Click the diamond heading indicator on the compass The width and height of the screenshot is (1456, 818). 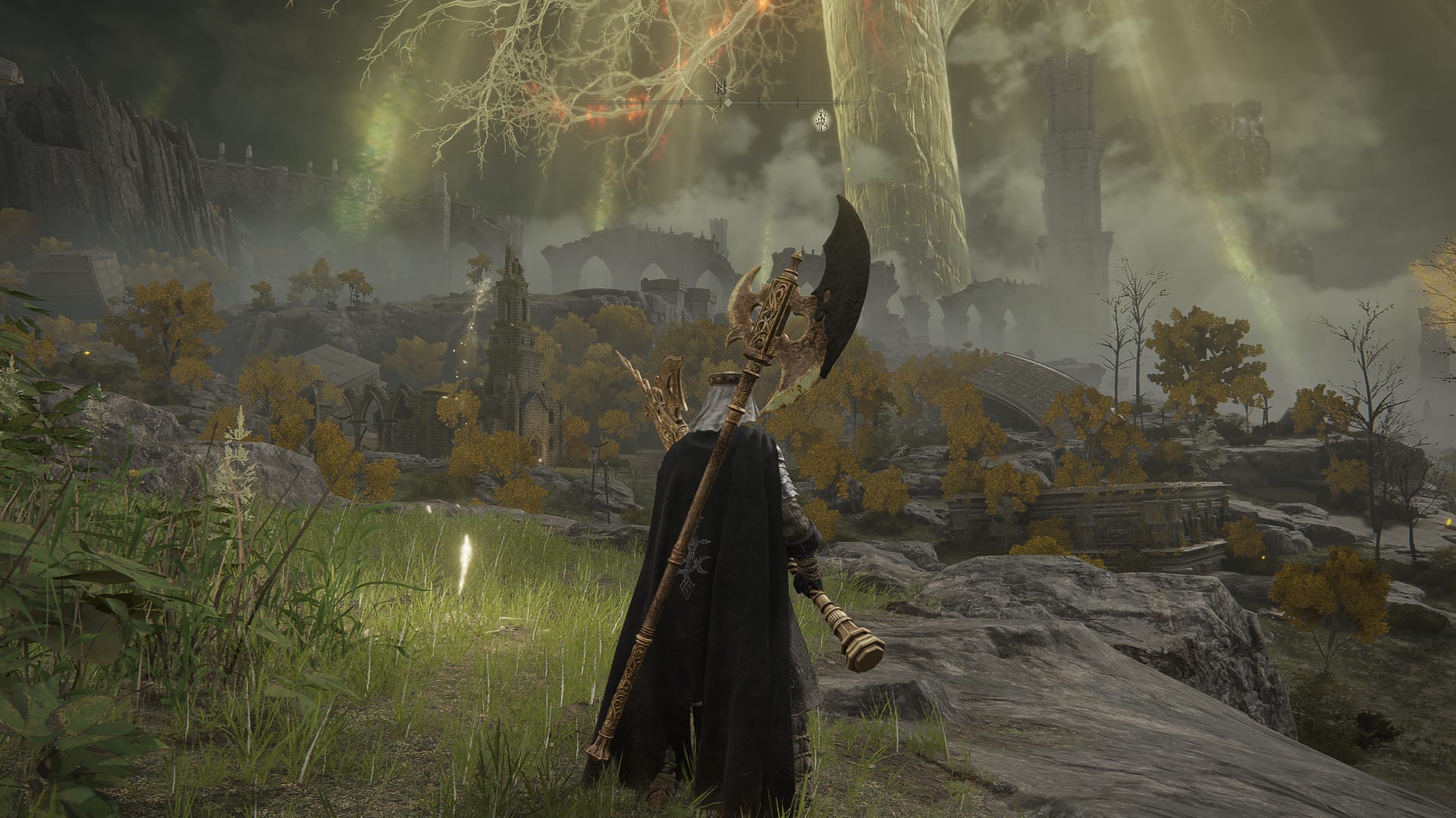click(726, 102)
